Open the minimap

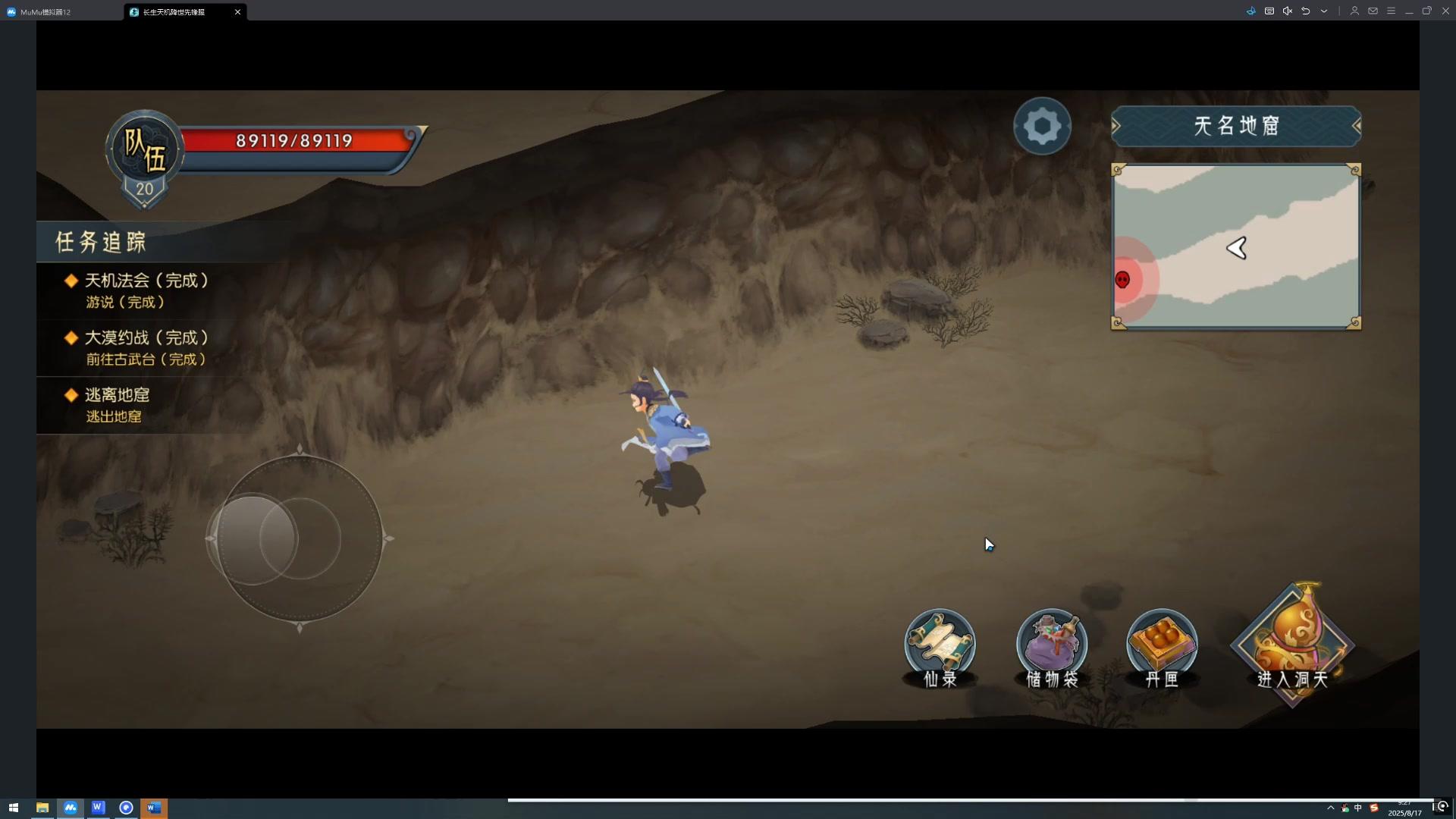click(1236, 246)
